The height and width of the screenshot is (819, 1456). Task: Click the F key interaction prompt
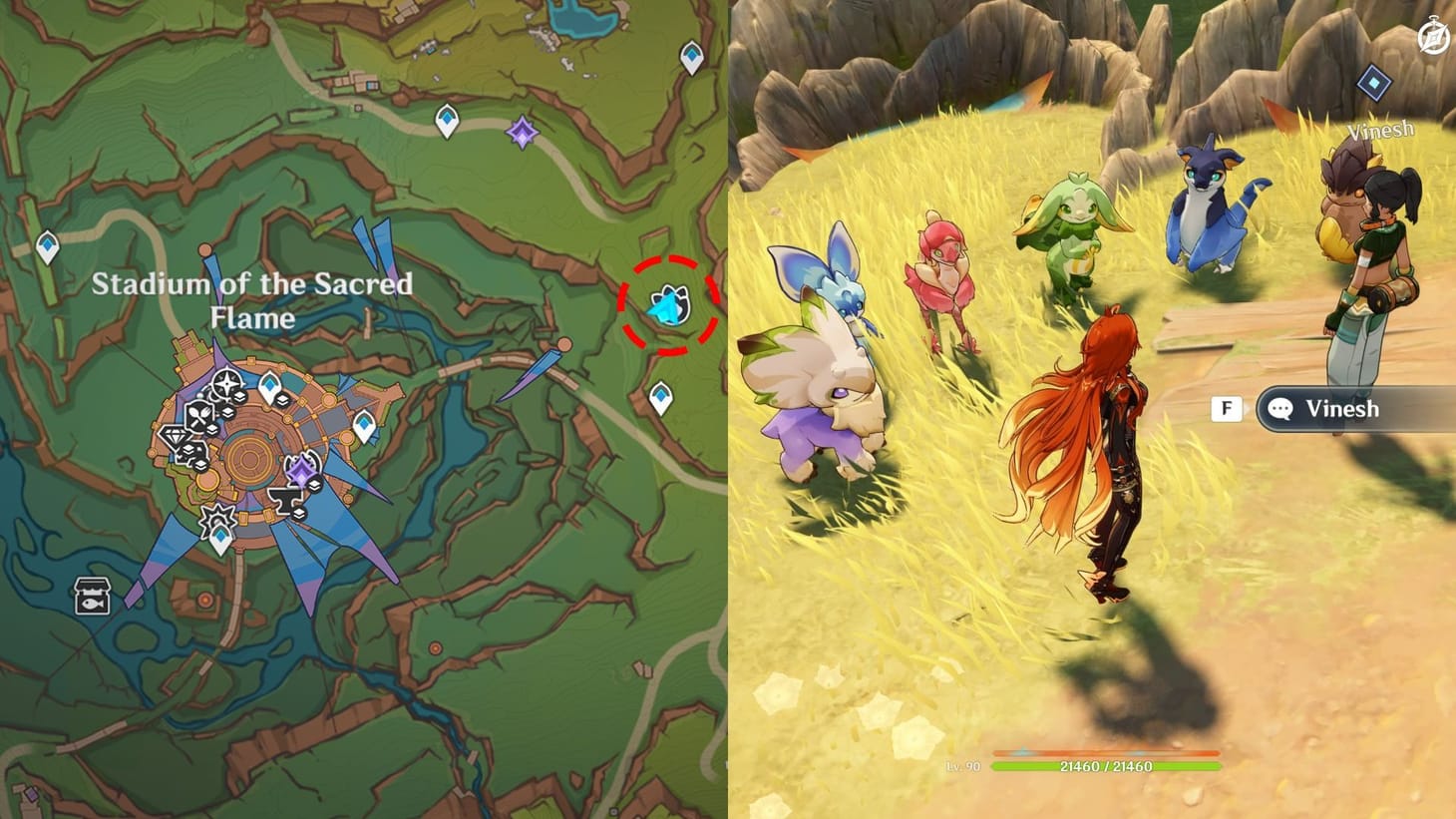(x=1226, y=408)
